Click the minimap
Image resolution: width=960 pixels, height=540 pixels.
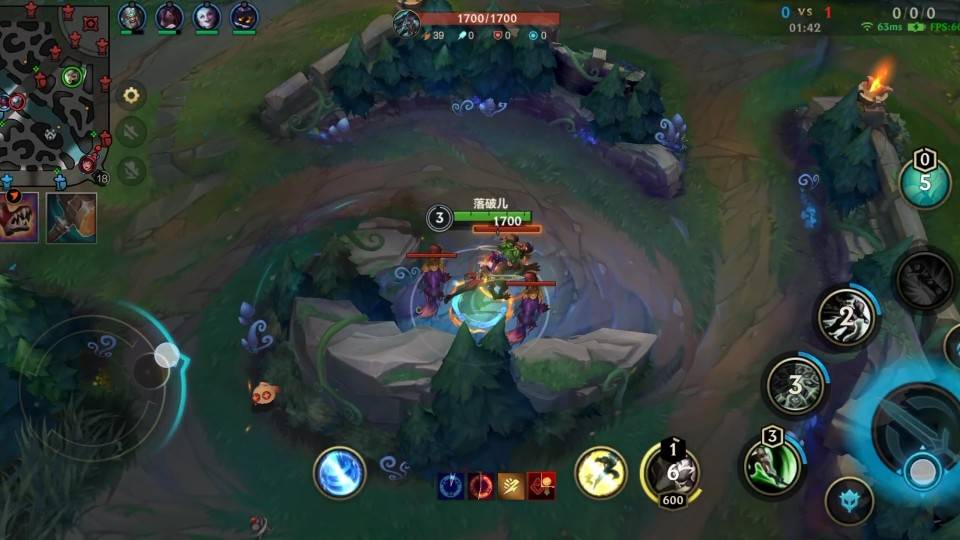(54, 92)
